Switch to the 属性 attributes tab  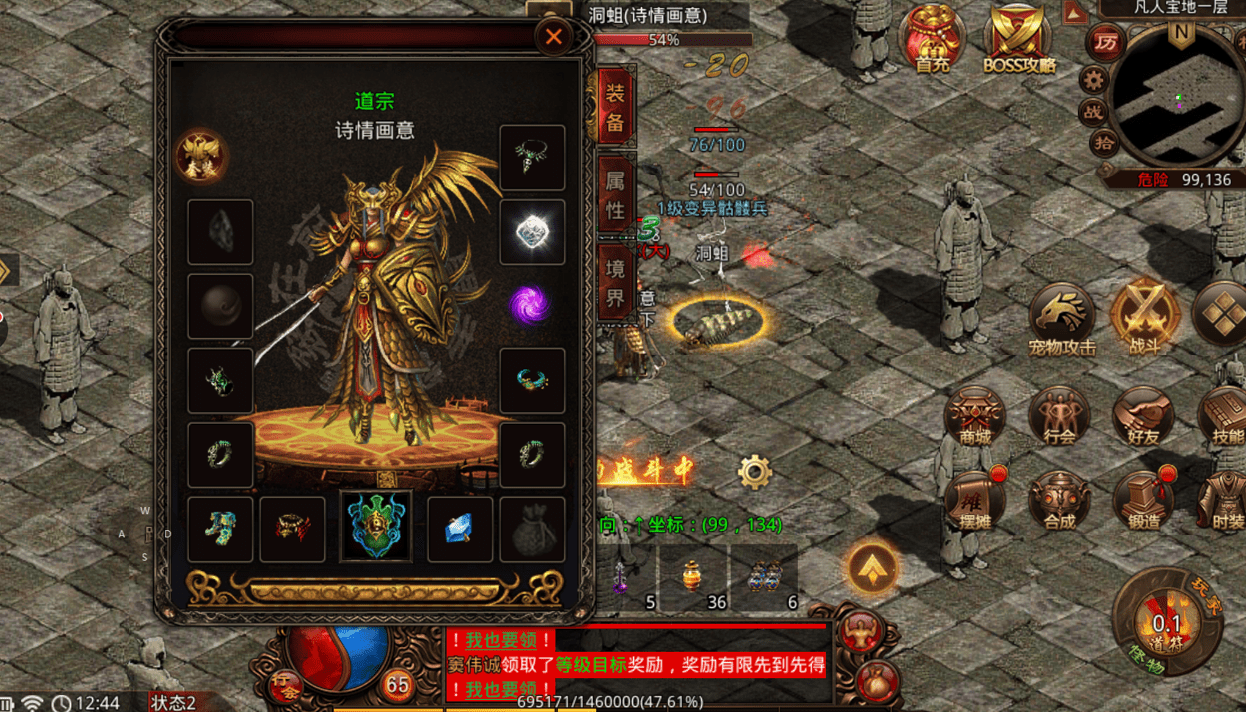point(615,195)
